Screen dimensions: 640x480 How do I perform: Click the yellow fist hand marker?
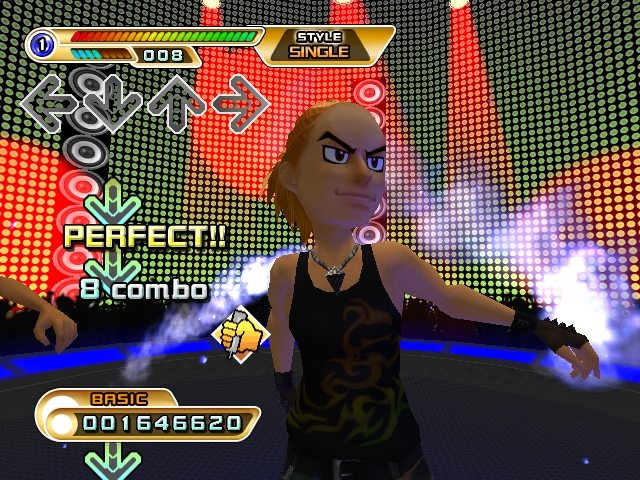click(240, 335)
